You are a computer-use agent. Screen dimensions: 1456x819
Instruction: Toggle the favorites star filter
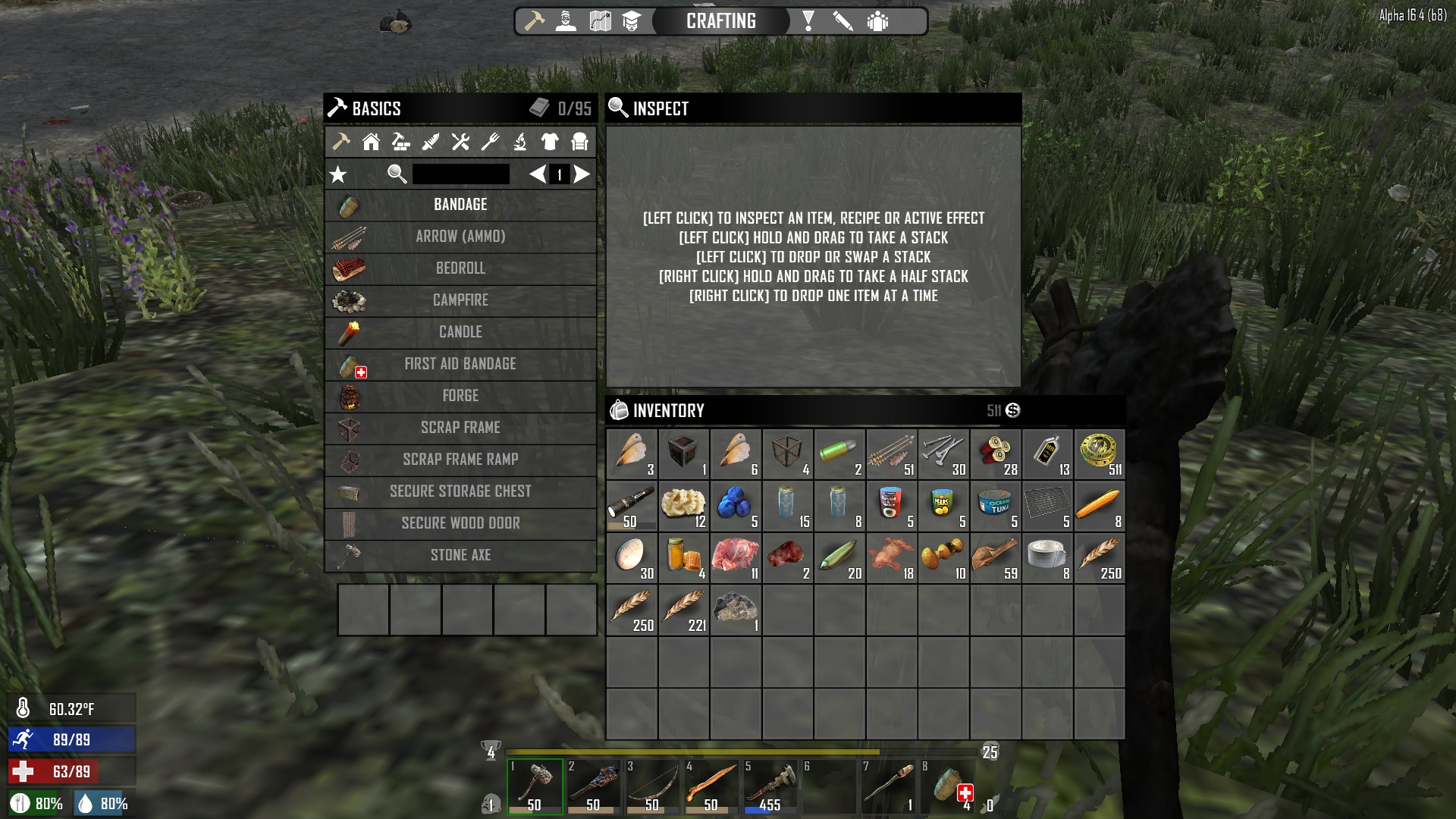(x=337, y=174)
